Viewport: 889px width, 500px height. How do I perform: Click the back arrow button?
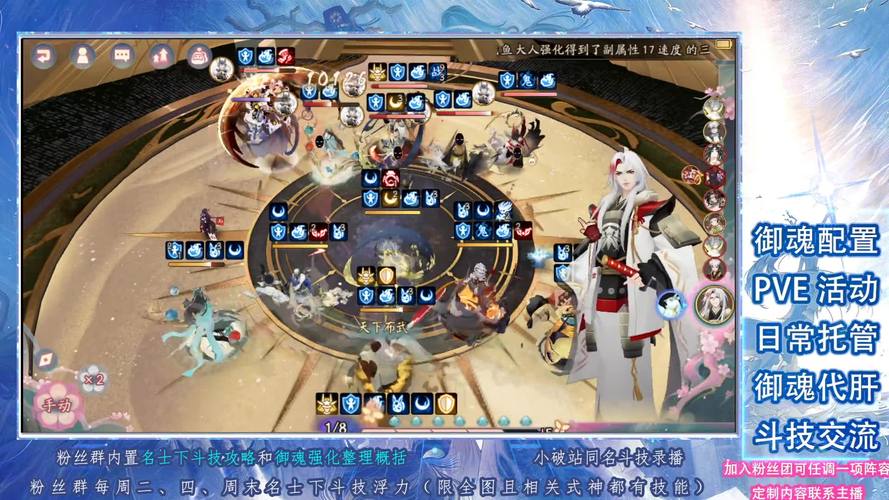click(43, 57)
